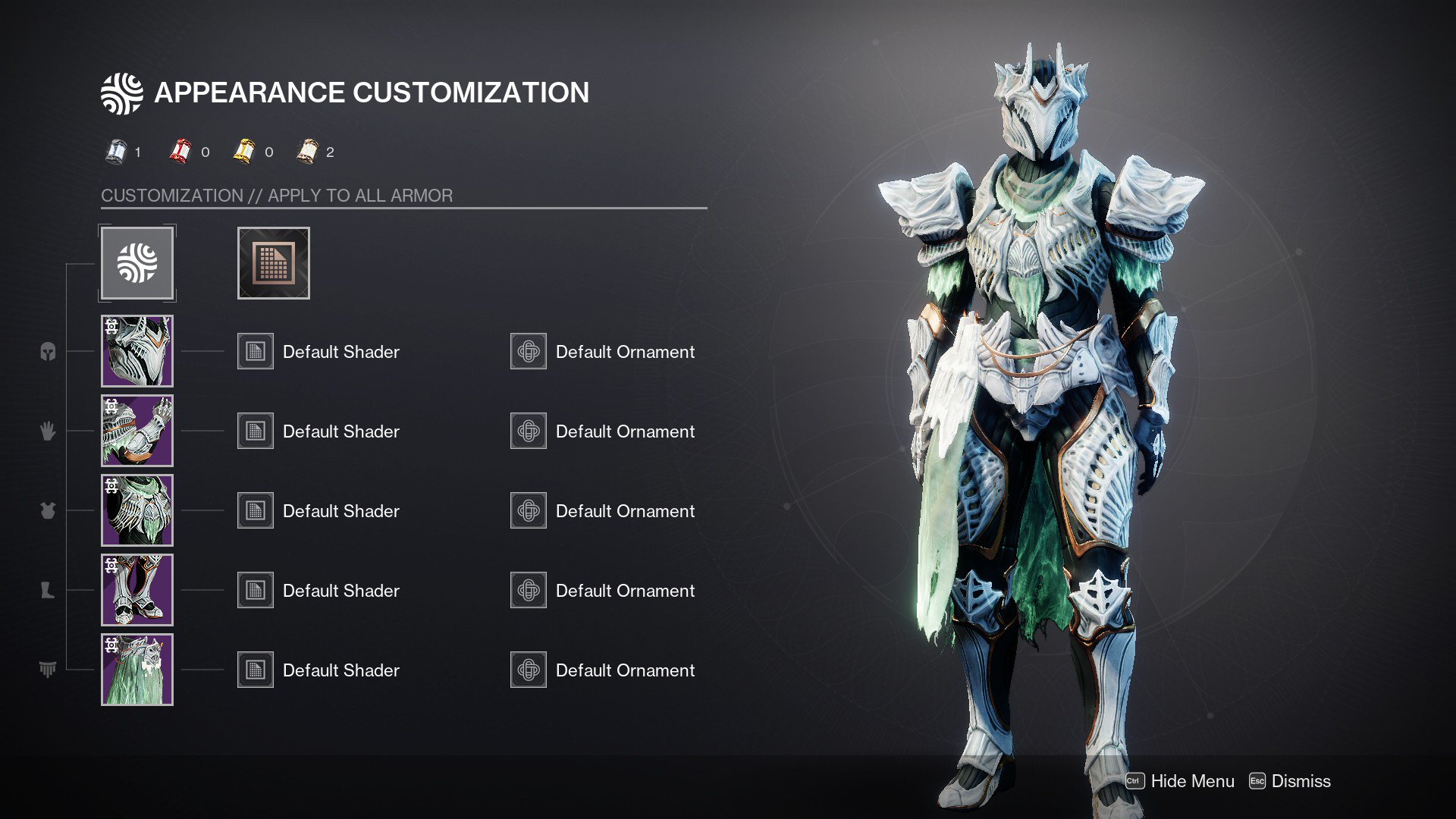1456x819 pixels.
Task: Select the Appearance Customization emblem icon
Action: [137, 262]
